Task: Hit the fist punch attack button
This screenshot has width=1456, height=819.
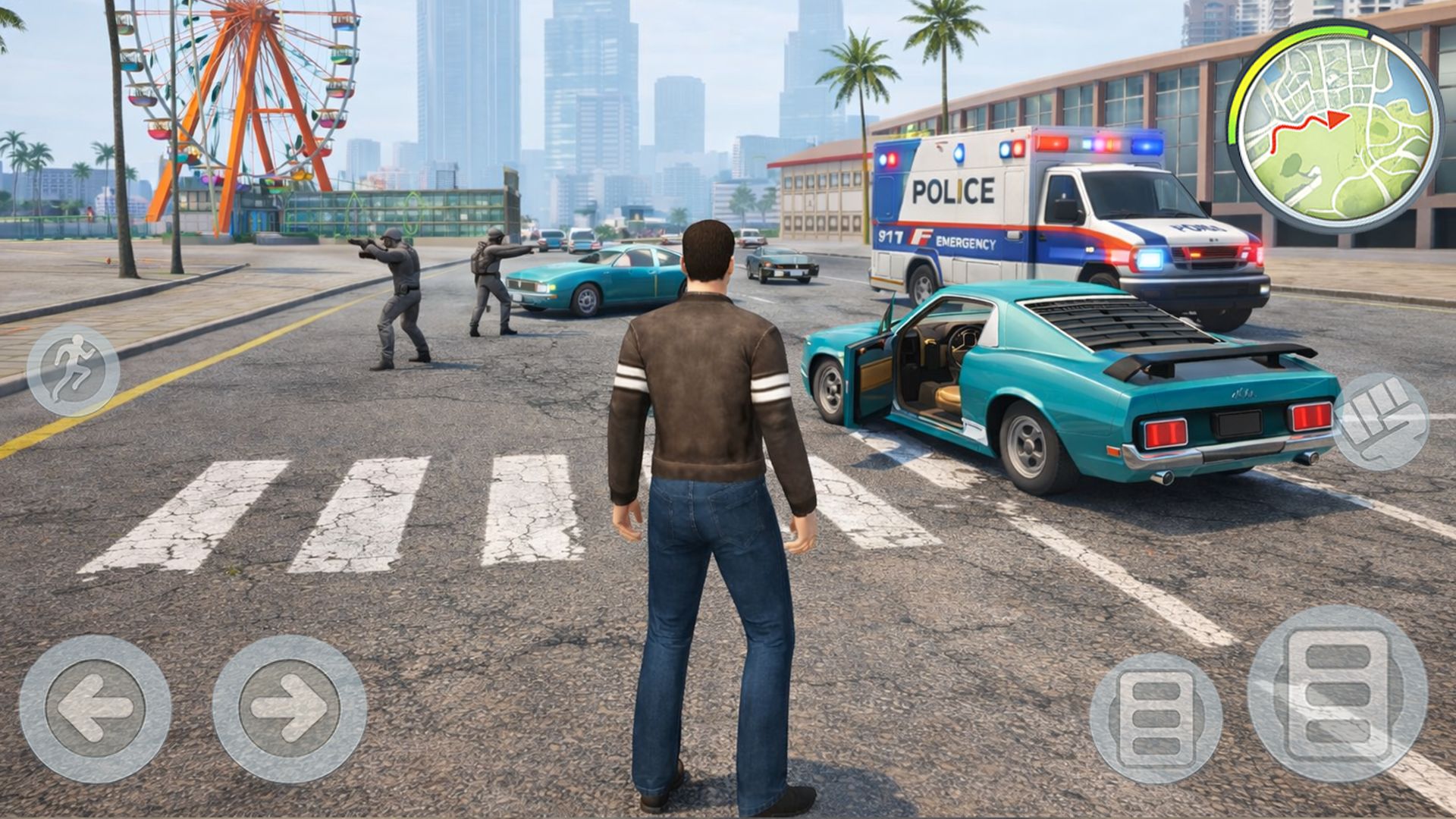Action: pos(1381,421)
